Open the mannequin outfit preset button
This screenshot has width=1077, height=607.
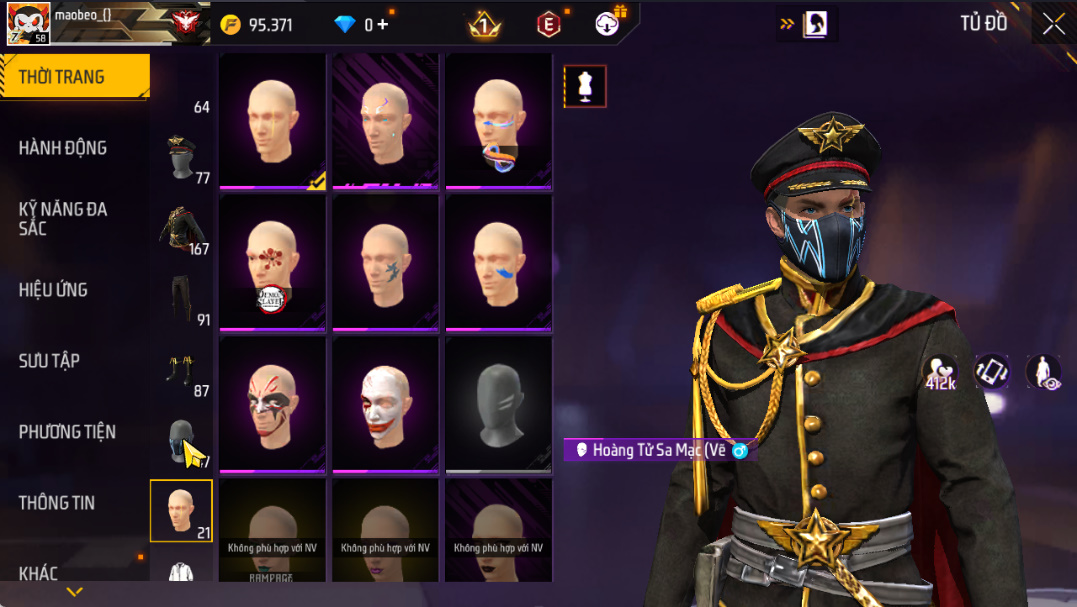(585, 87)
